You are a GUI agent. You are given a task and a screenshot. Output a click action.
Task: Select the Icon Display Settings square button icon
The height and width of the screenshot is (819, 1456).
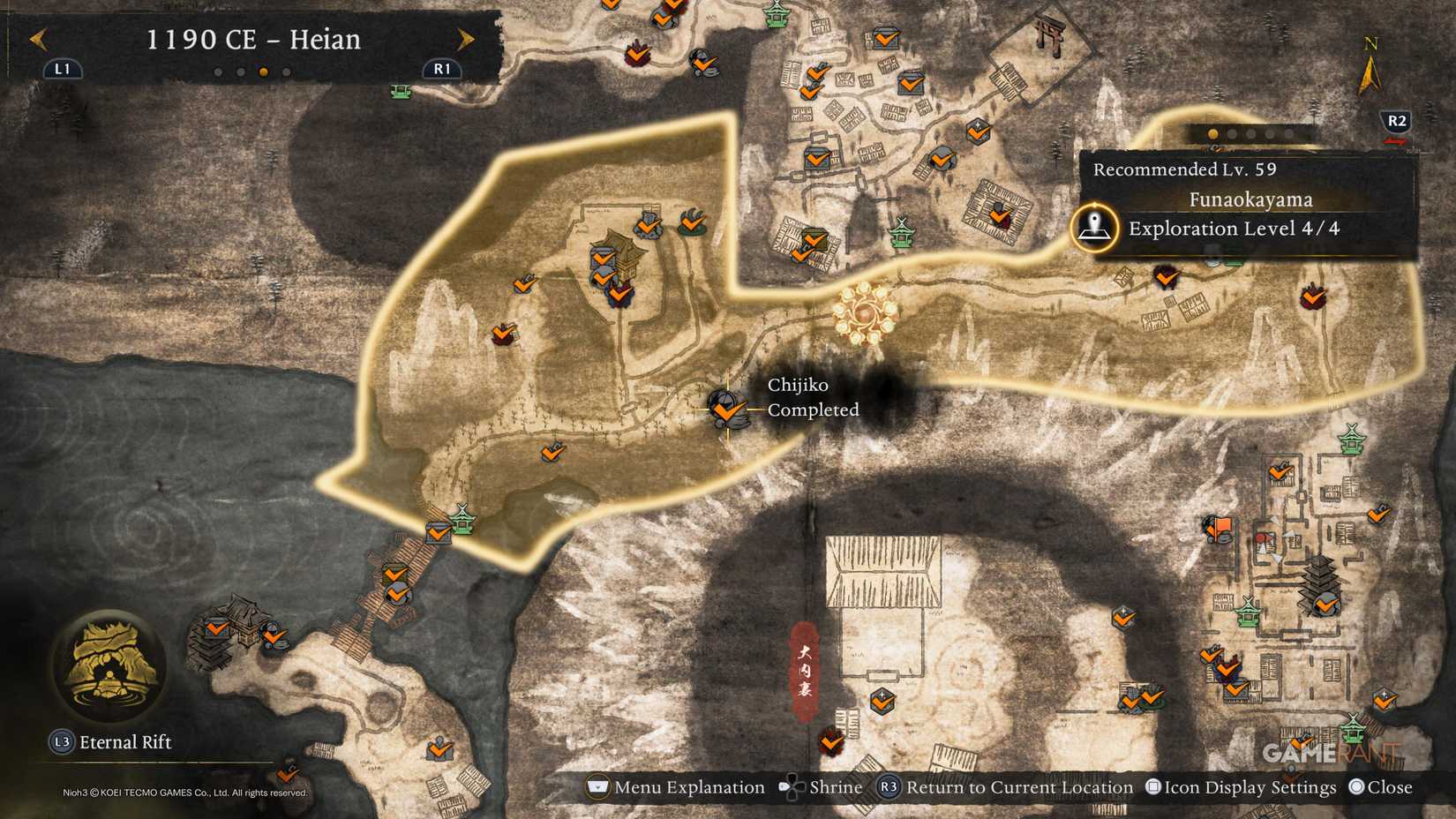(1152, 786)
